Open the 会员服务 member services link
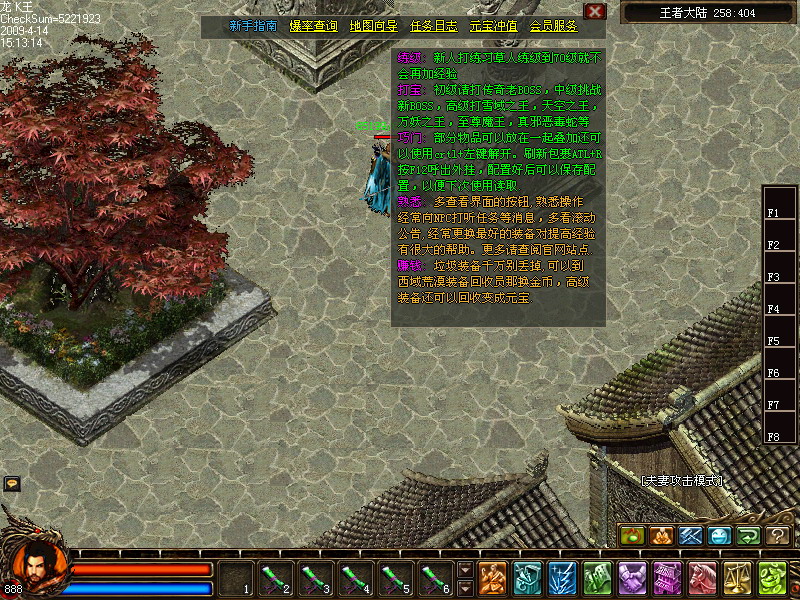800x600 pixels. 553,26
